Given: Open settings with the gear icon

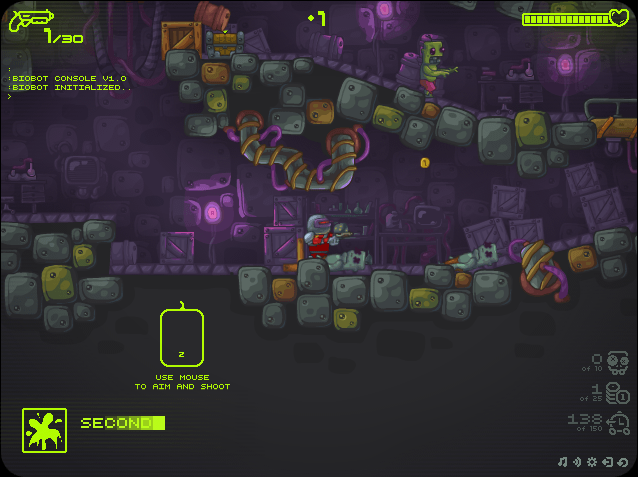Looking at the screenshot, I should click(x=592, y=462).
